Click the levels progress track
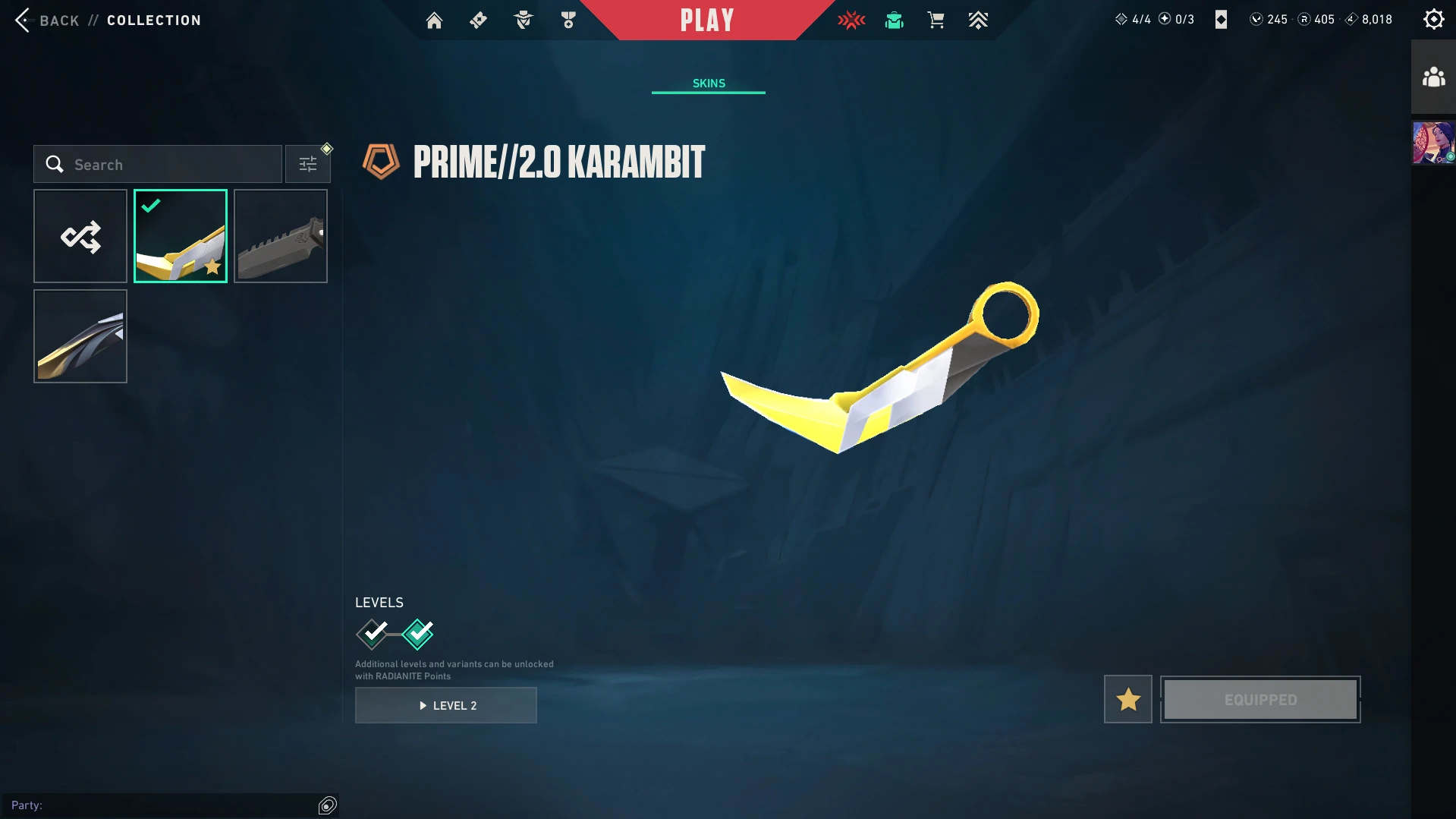This screenshot has height=819, width=1456. point(395,634)
